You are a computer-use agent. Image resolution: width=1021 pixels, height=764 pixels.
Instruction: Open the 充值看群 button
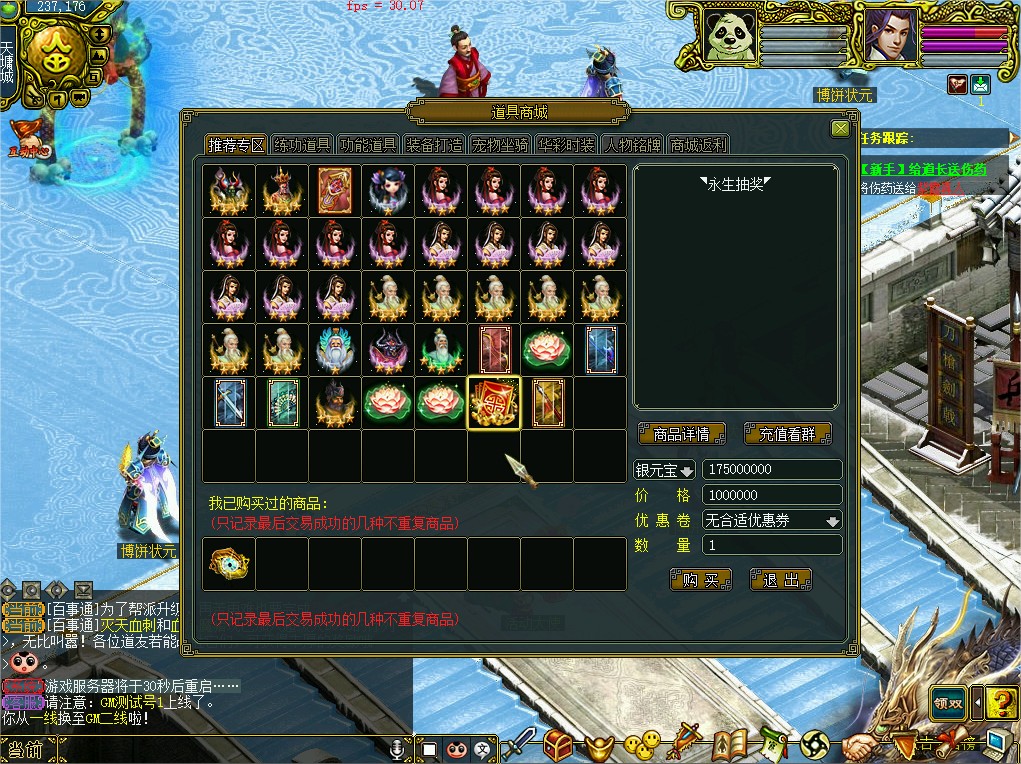pos(788,434)
